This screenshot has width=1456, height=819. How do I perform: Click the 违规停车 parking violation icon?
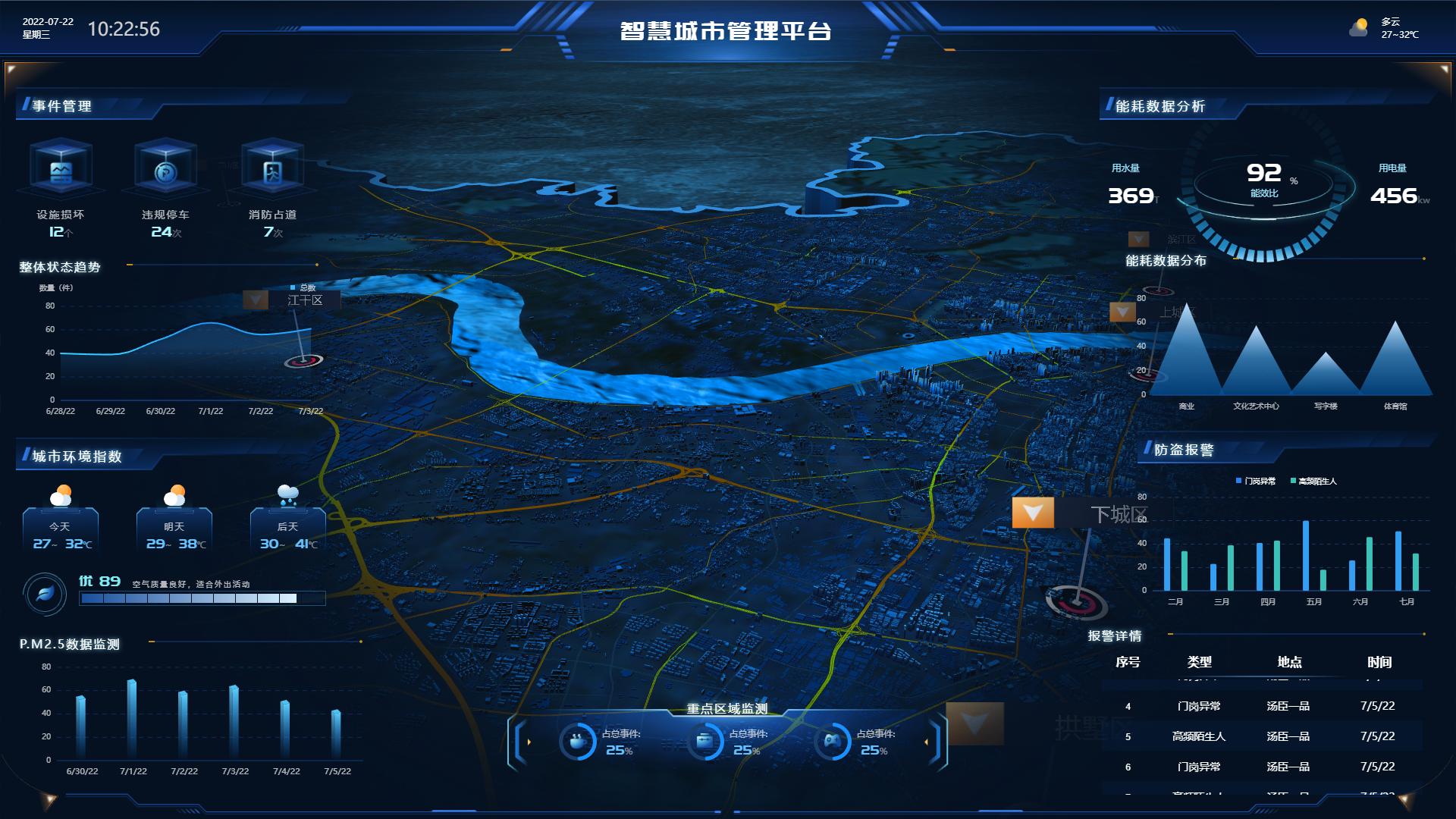click(x=165, y=171)
